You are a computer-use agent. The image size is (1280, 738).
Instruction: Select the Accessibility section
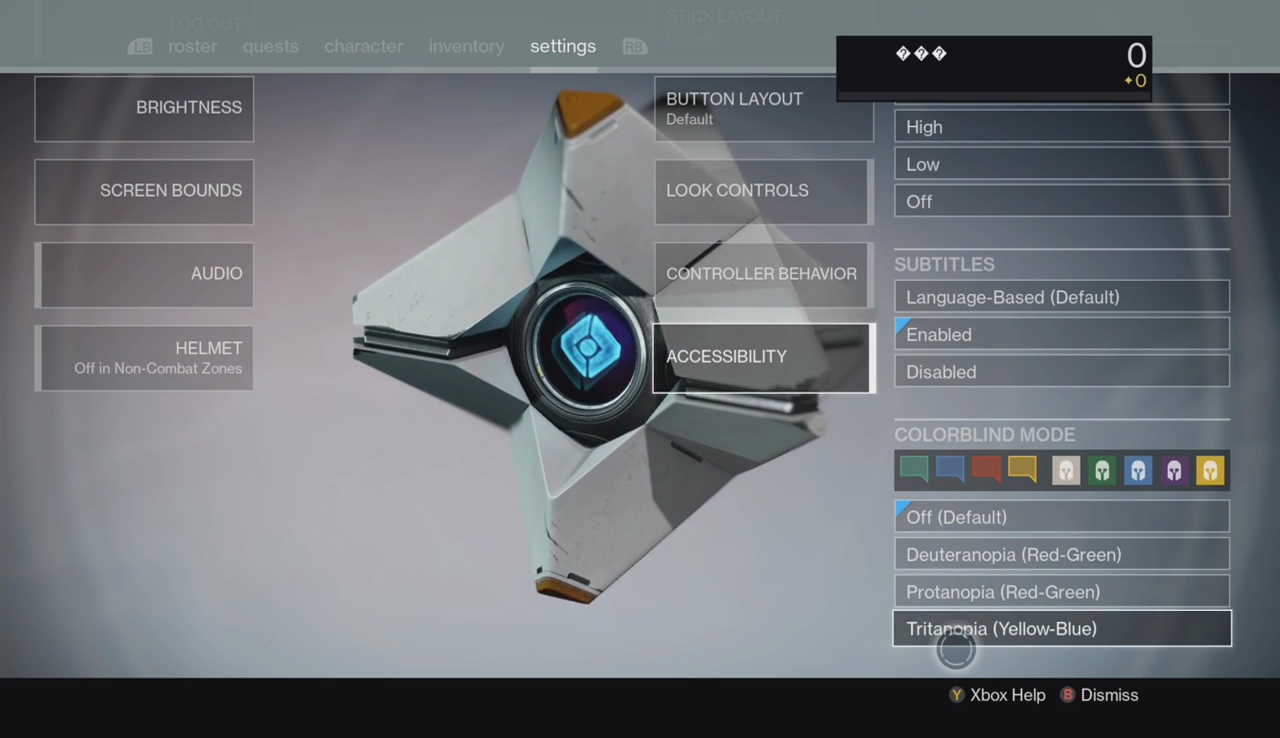click(763, 357)
